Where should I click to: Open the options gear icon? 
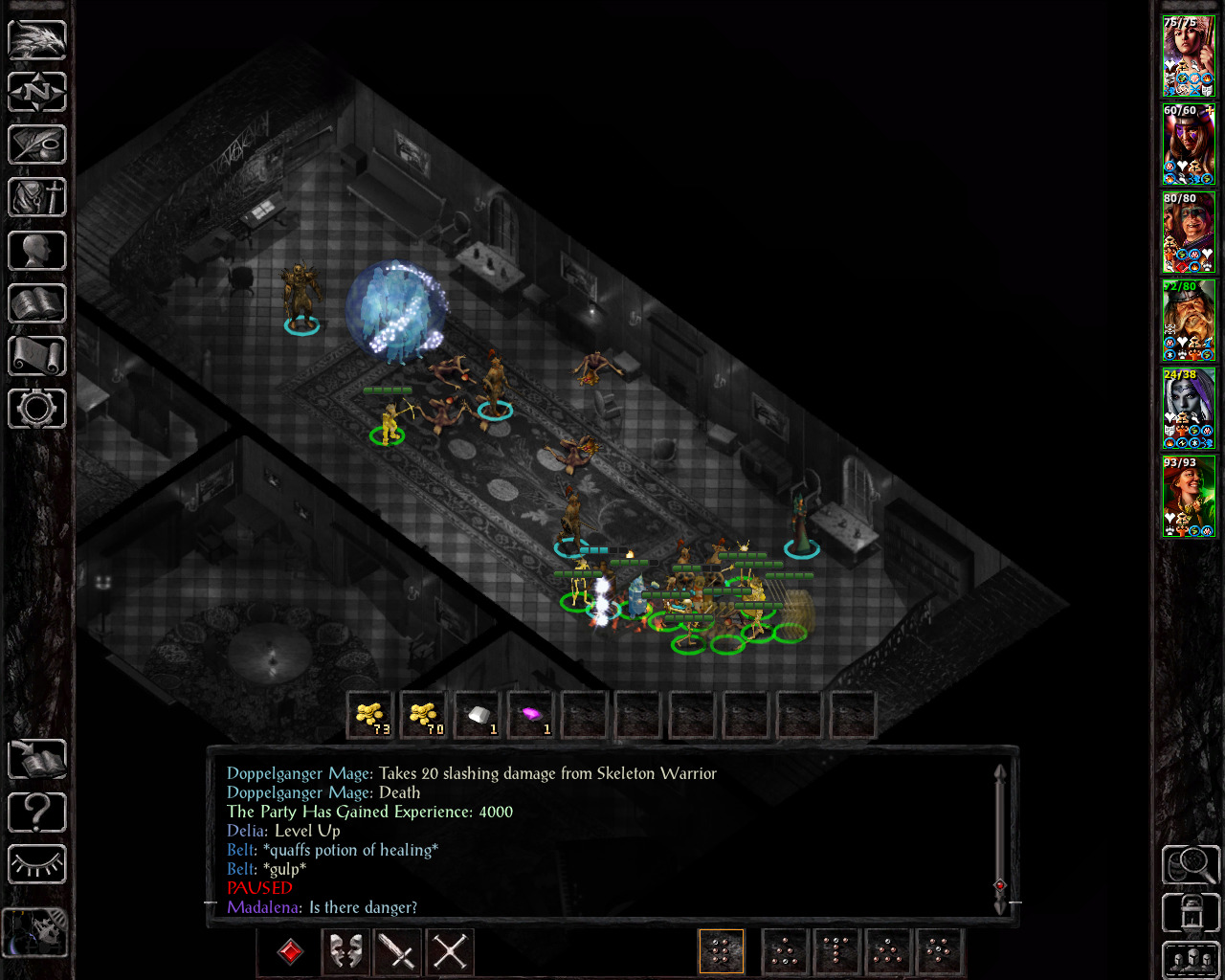37,409
